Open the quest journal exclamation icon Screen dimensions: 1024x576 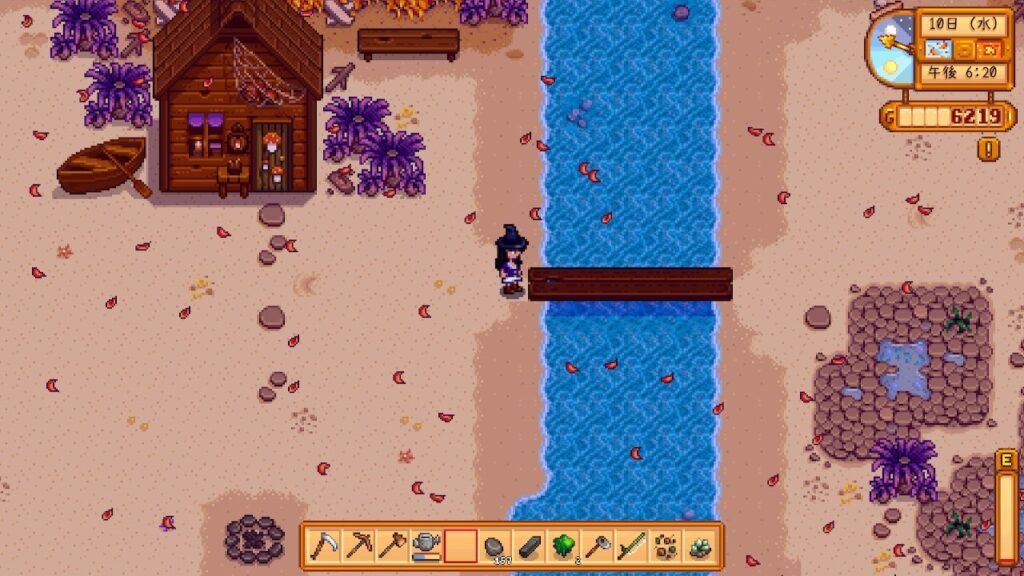[991, 150]
